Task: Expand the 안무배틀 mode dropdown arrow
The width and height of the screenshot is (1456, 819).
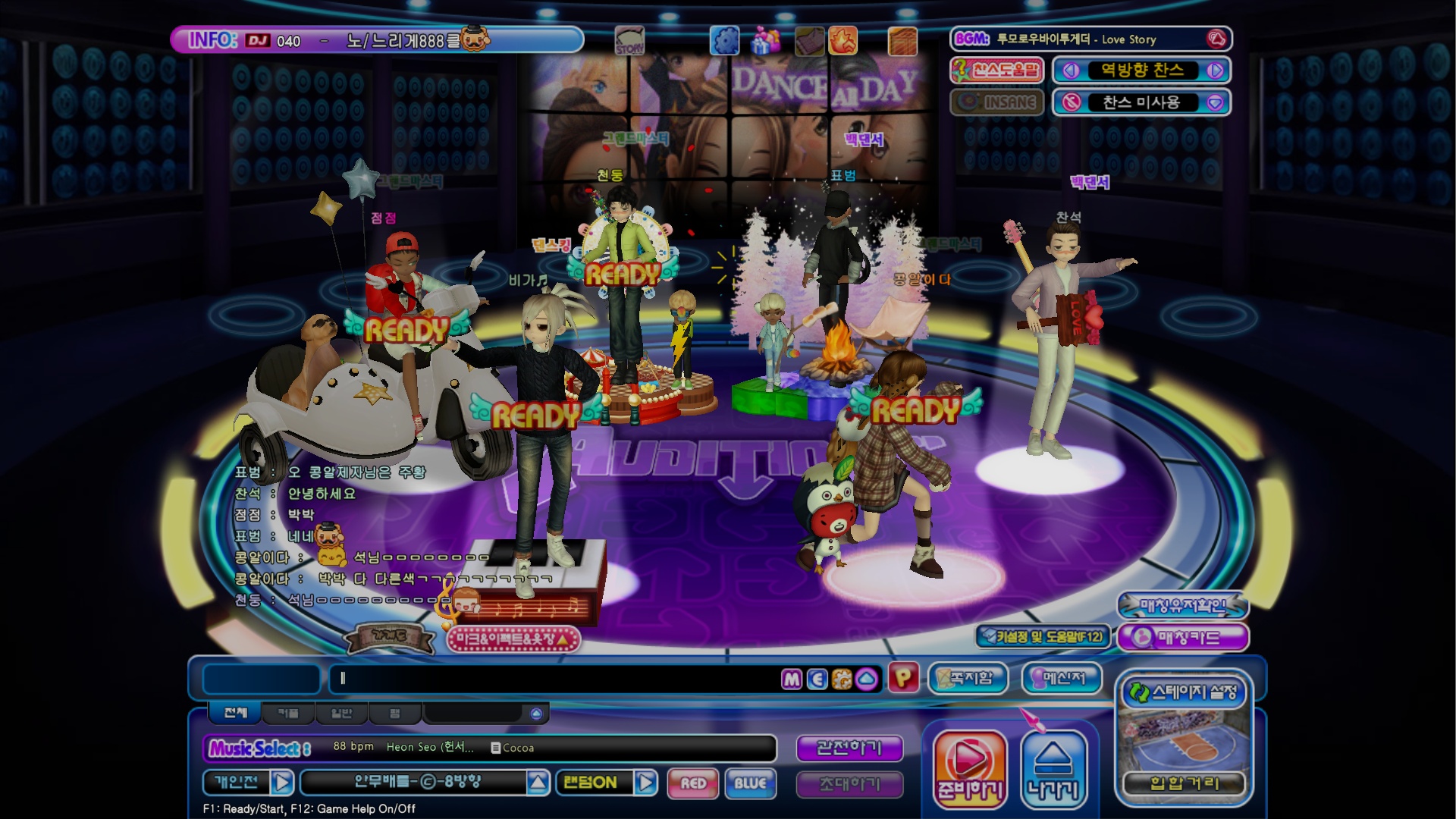Action: (x=538, y=782)
